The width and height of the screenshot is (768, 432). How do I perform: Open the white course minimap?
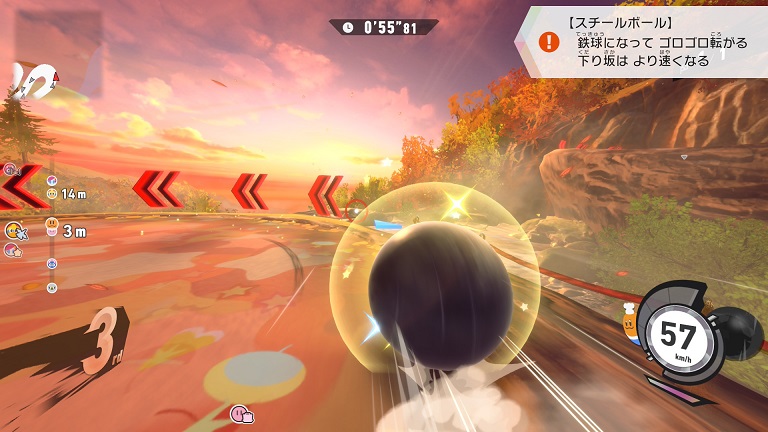click(32, 80)
